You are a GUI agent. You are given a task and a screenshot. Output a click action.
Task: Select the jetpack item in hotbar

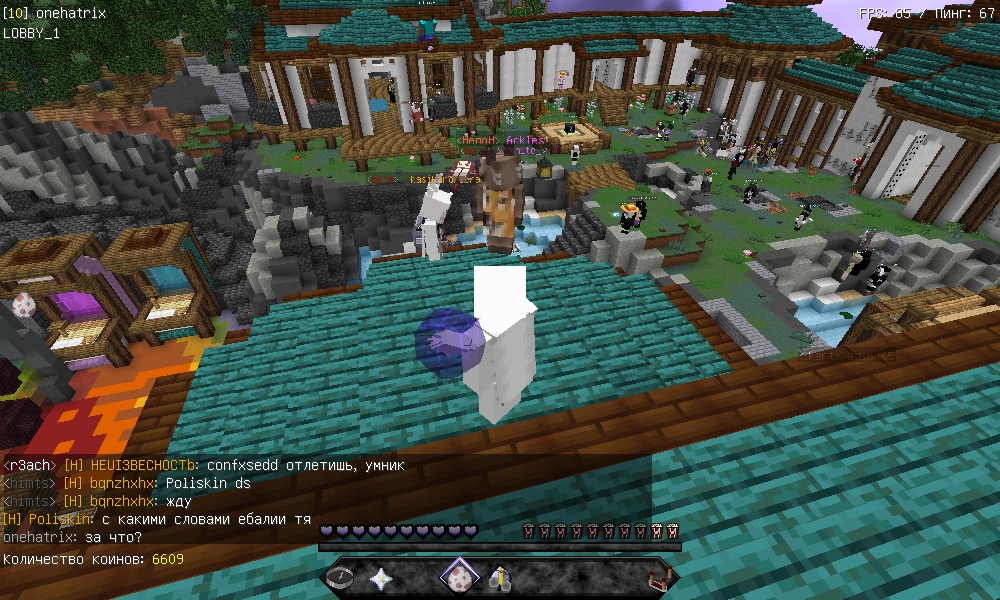pos(499,577)
